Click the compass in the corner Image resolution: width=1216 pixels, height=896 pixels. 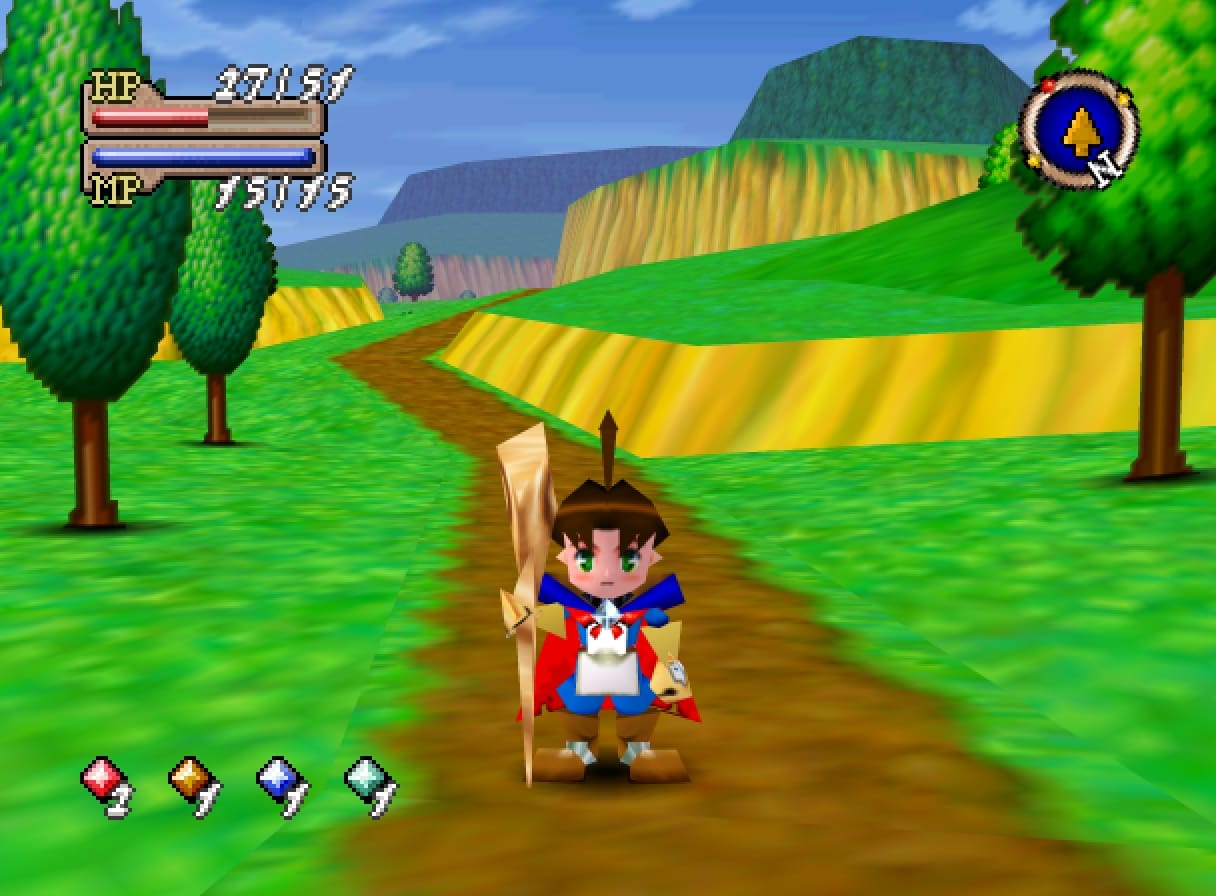pos(1078,129)
